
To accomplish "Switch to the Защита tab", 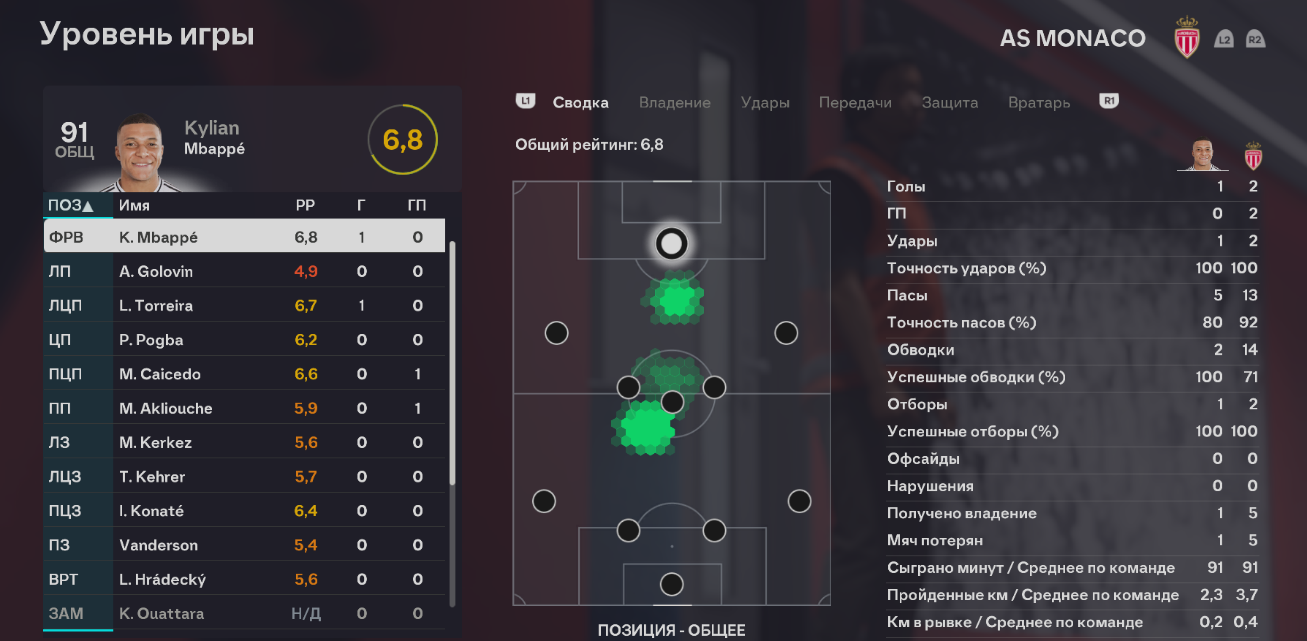I will [950, 102].
